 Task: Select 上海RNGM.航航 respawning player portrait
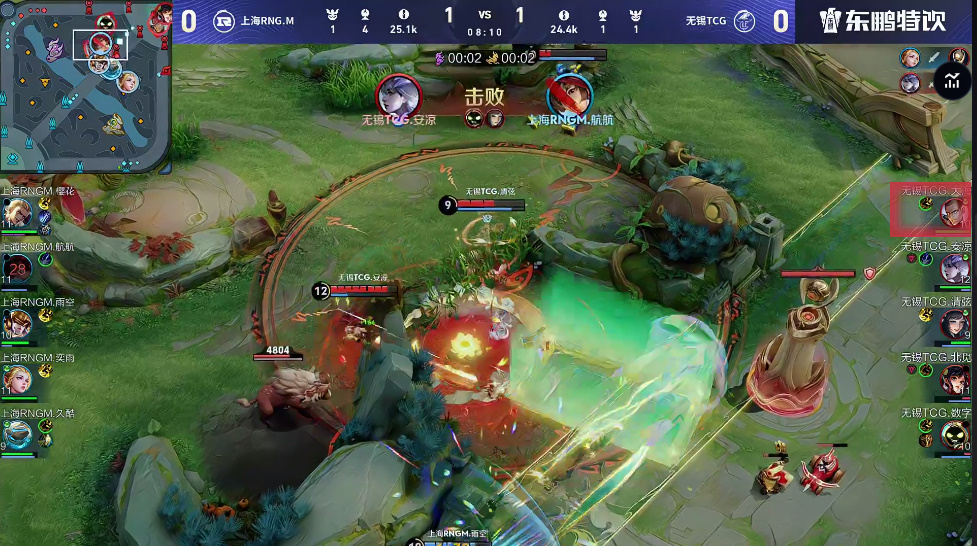click(x=17, y=268)
